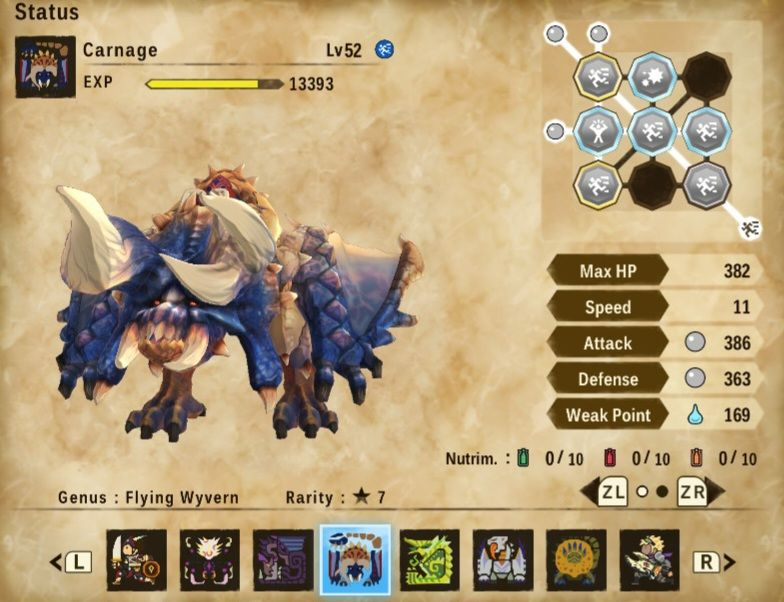
Task: Select the orange paw print monster icon
Action: 576,559
